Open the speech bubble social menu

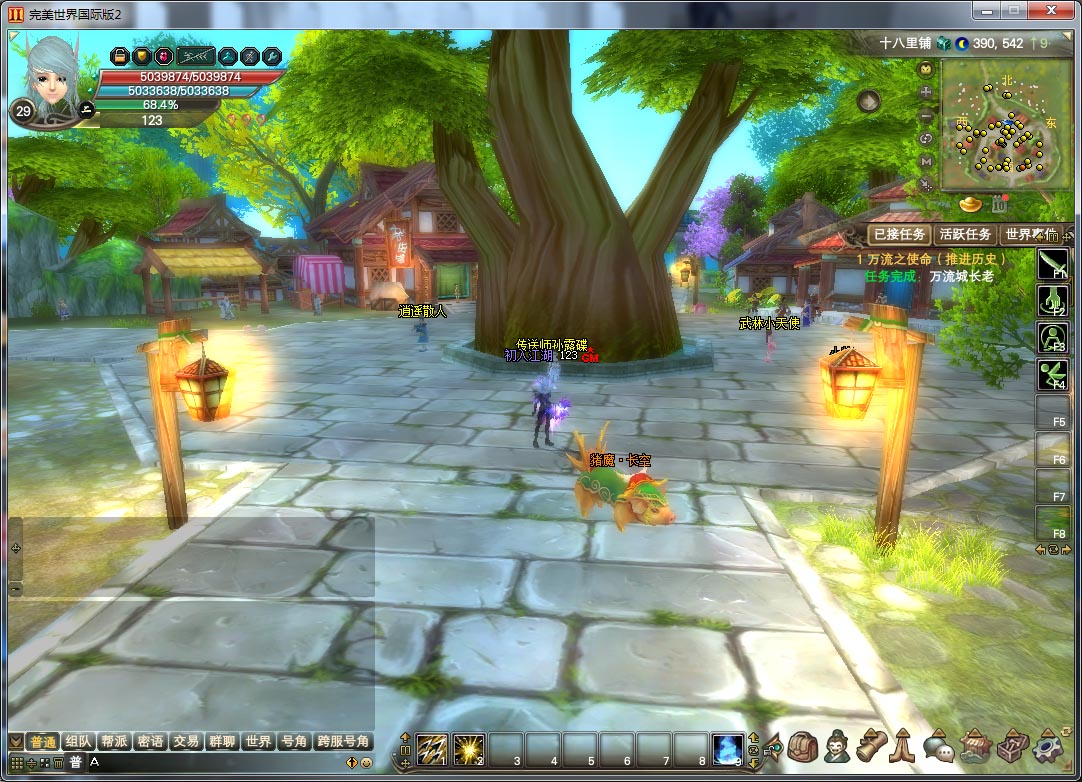(938, 746)
